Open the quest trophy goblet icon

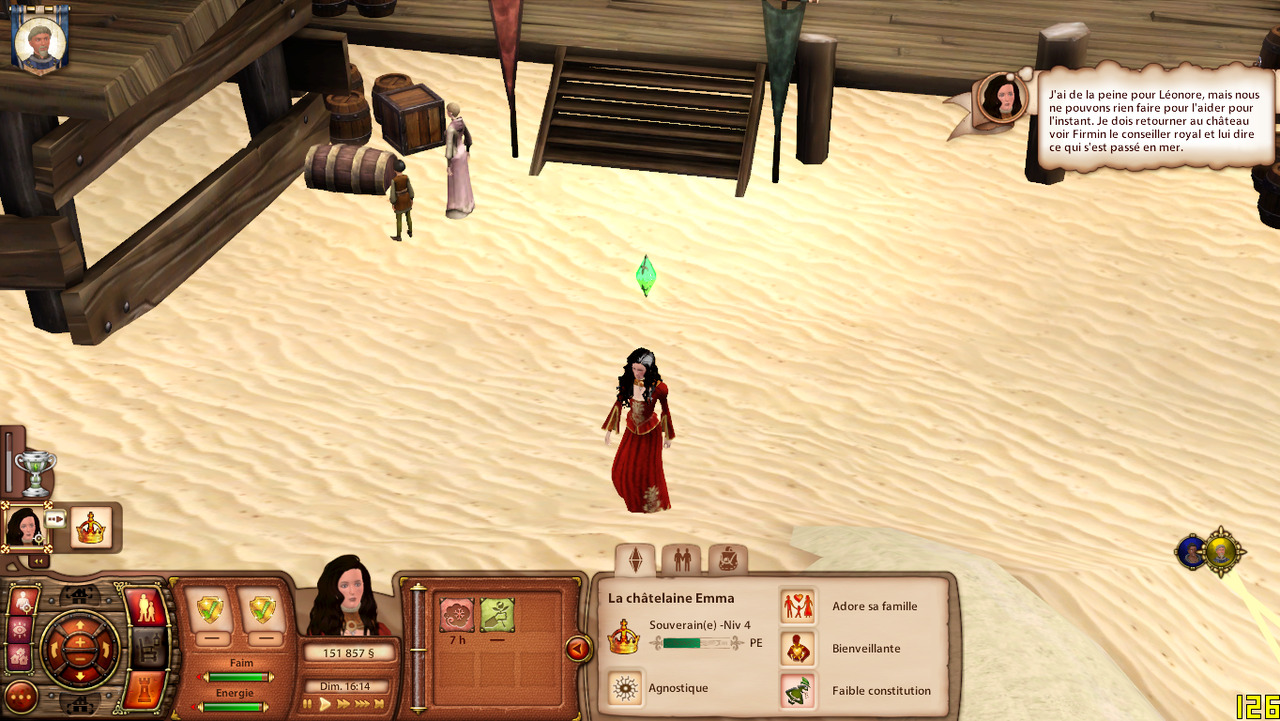[x=35, y=471]
